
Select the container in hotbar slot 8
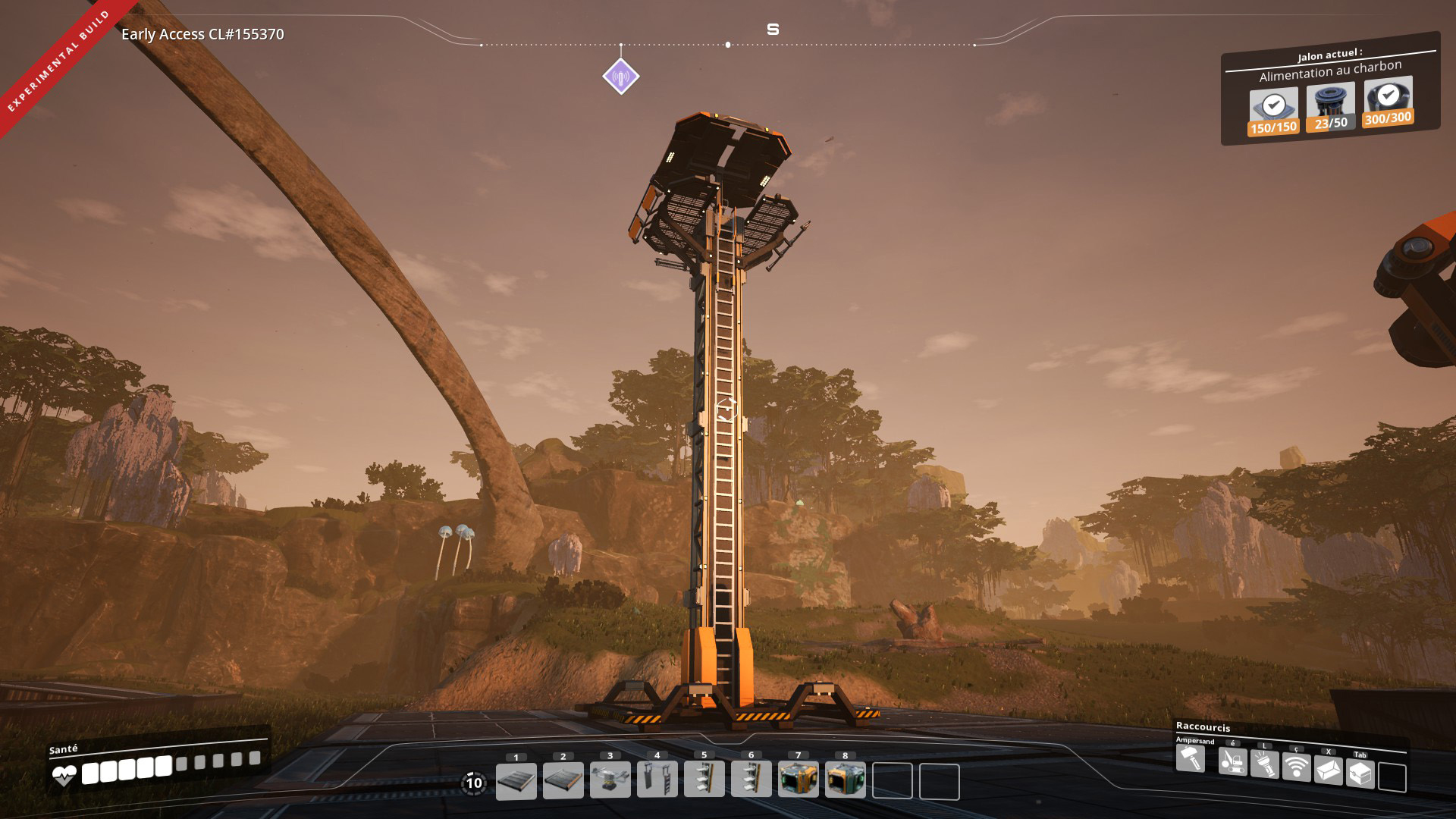(x=846, y=780)
